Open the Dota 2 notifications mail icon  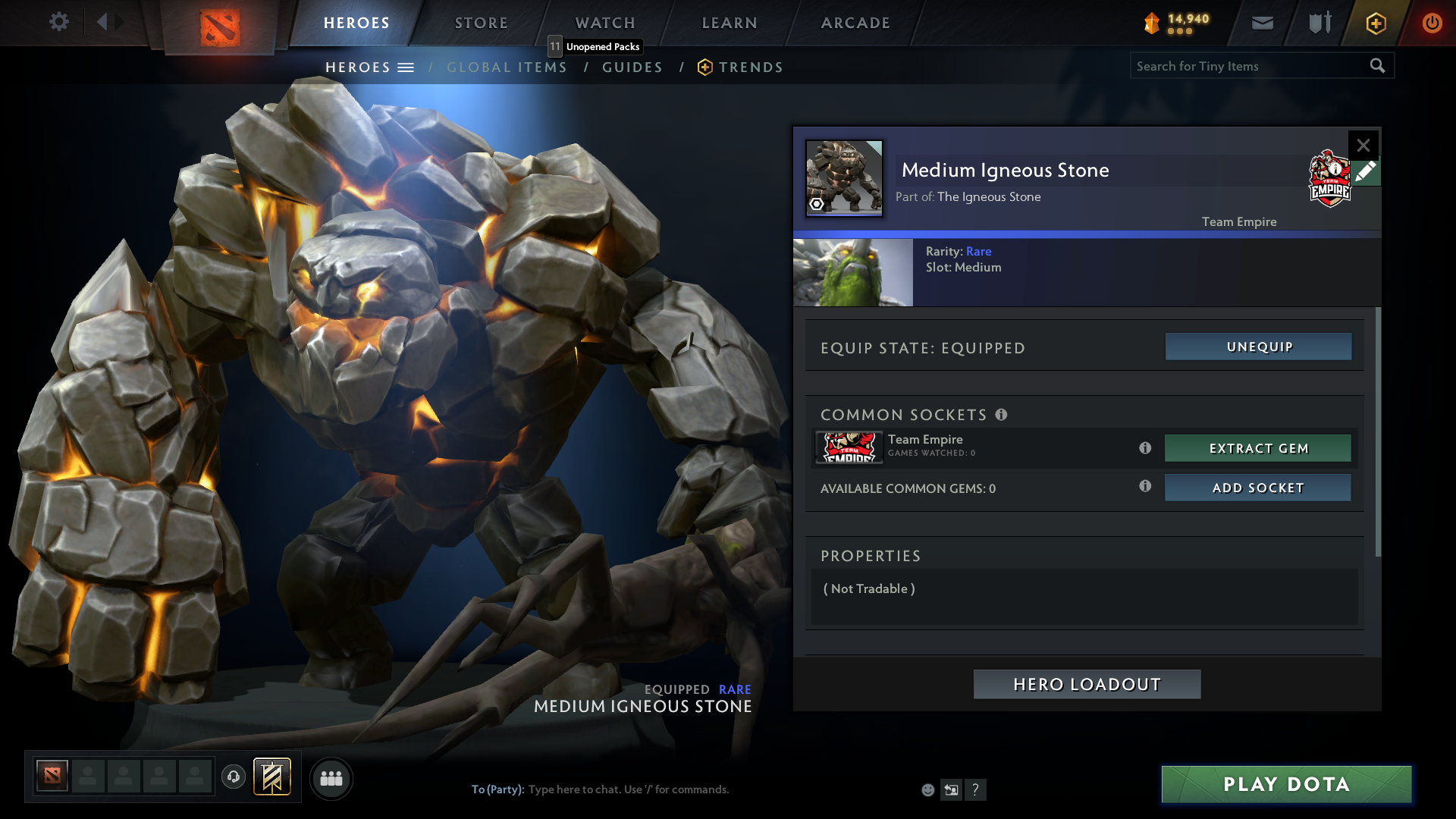pos(1262,23)
